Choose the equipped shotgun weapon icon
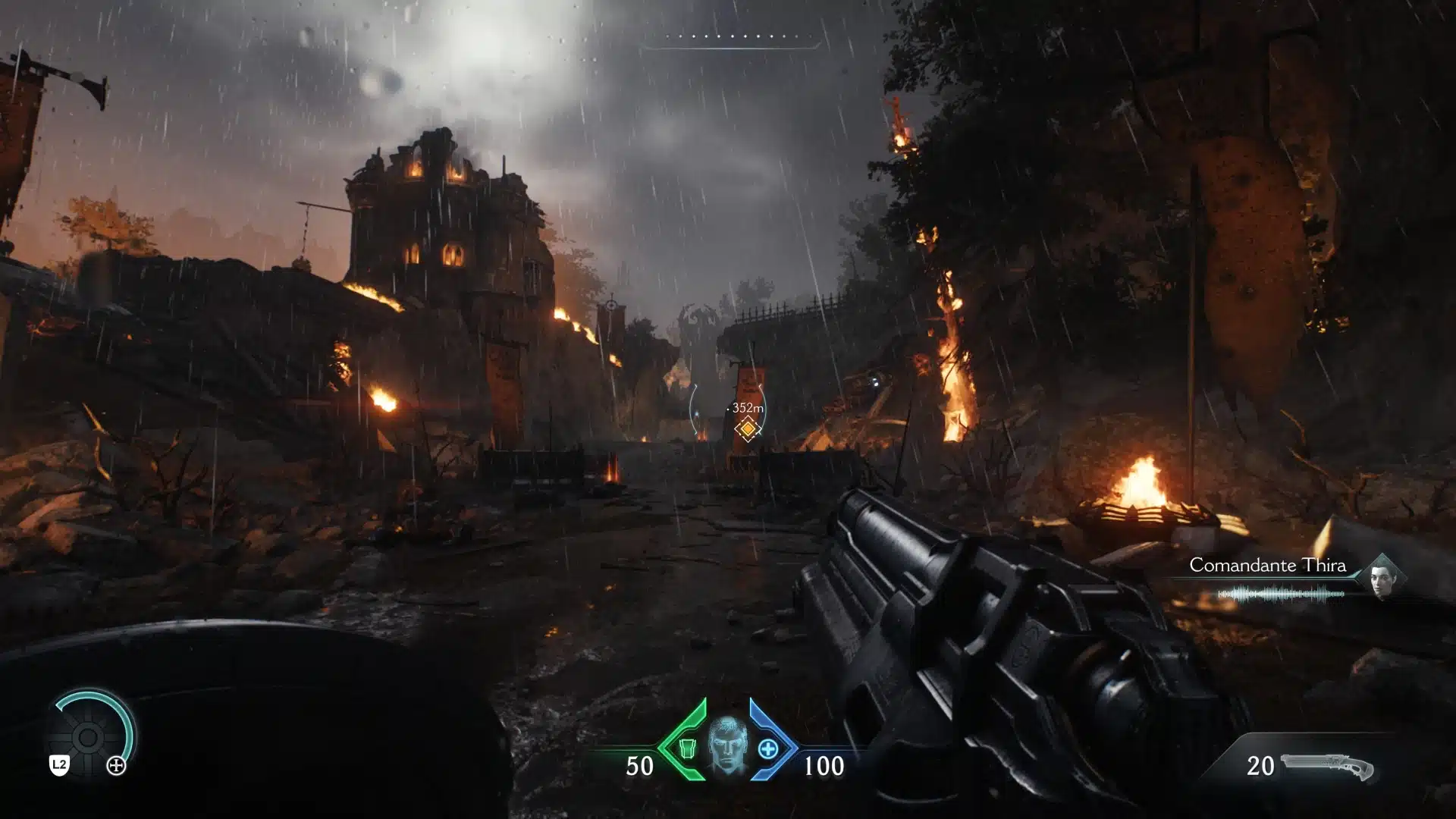1456x819 pixels. [1327, 767]
